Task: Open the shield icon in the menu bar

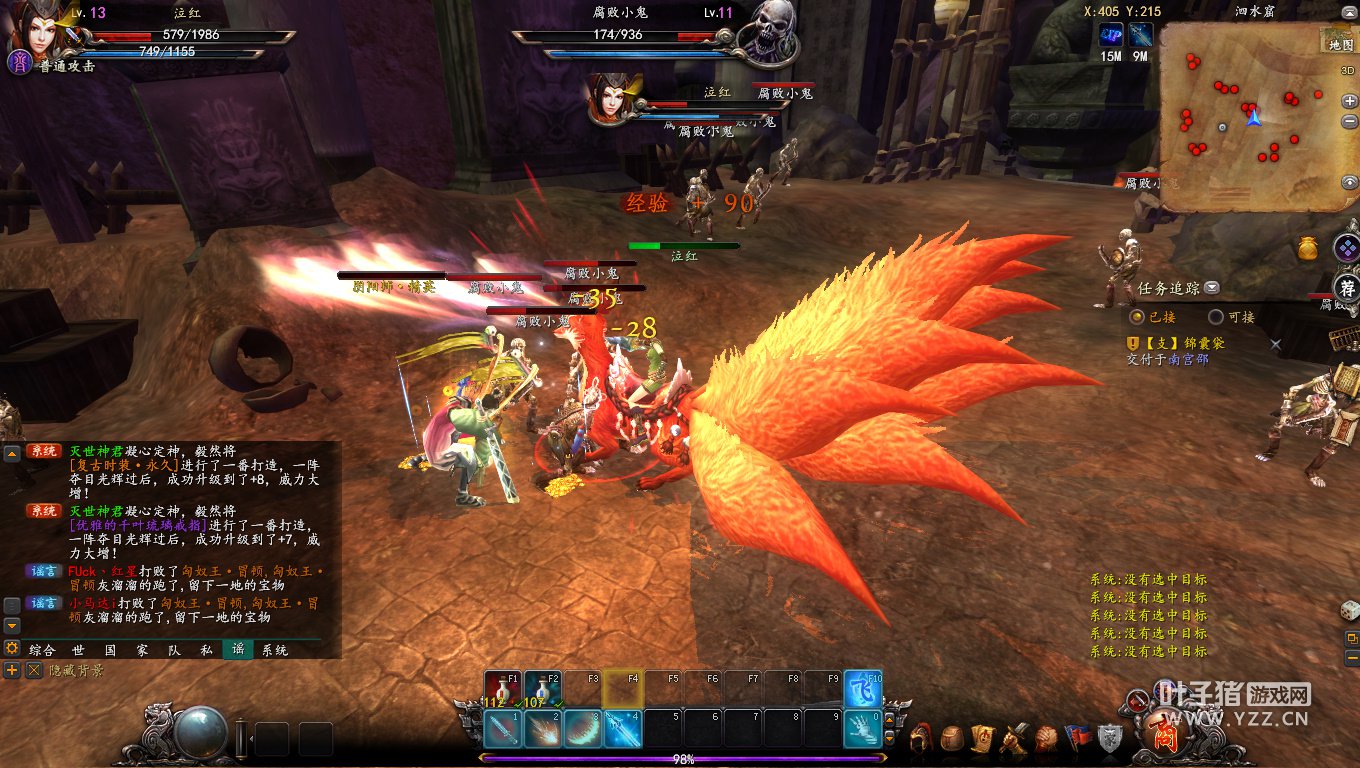Action: pos(1110,739)
